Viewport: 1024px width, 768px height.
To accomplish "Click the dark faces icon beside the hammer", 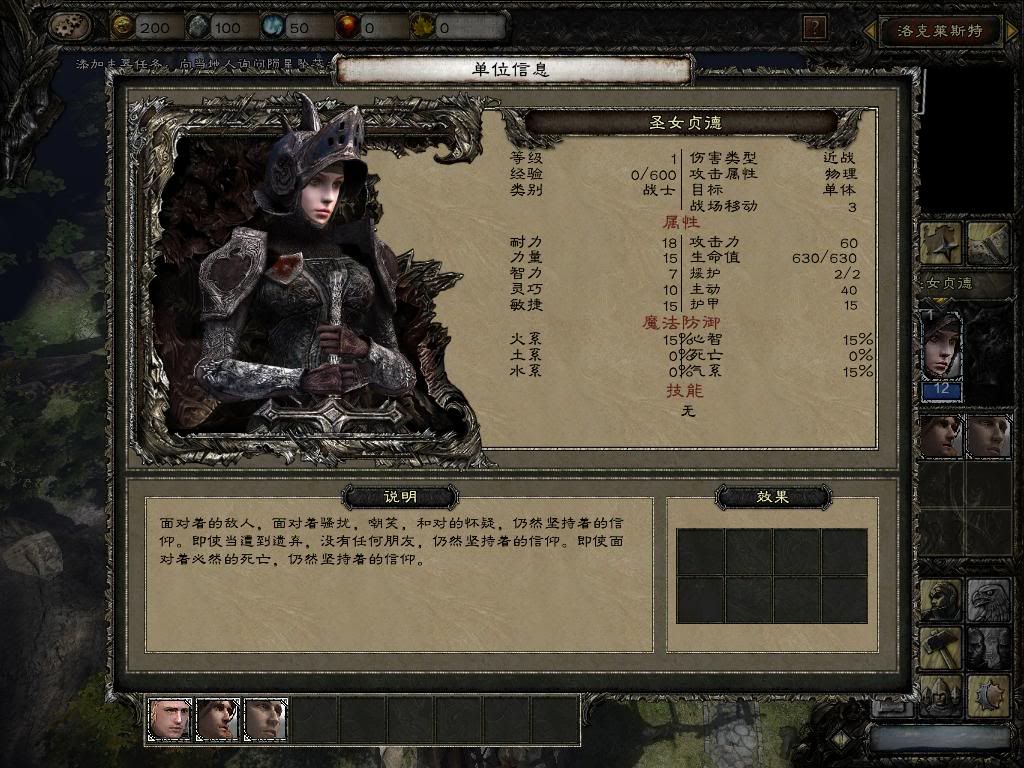I will (987, 648).
